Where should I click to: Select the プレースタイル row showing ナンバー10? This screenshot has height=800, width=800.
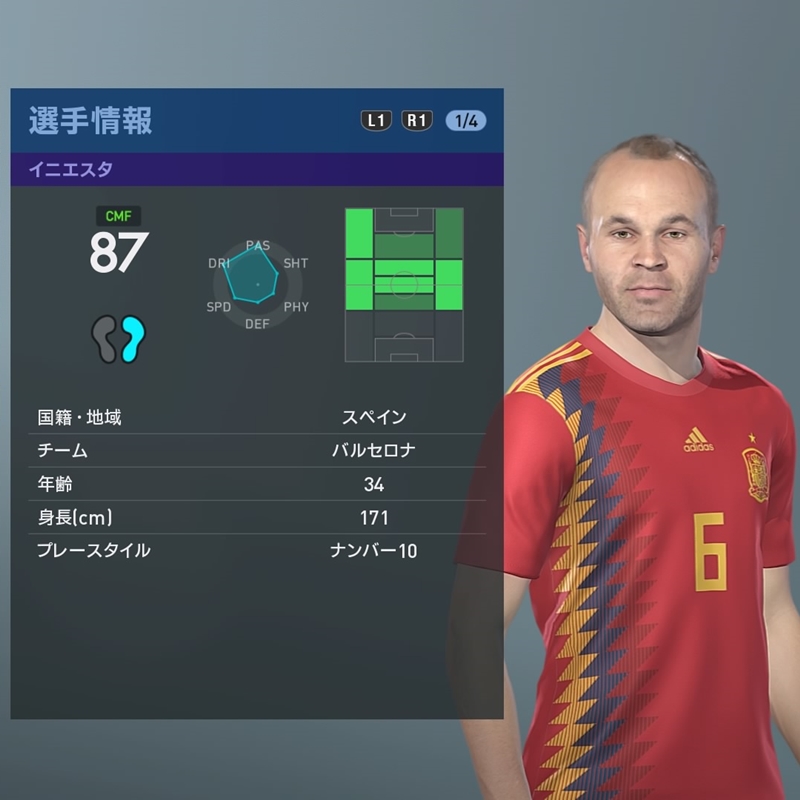[257, 551]
